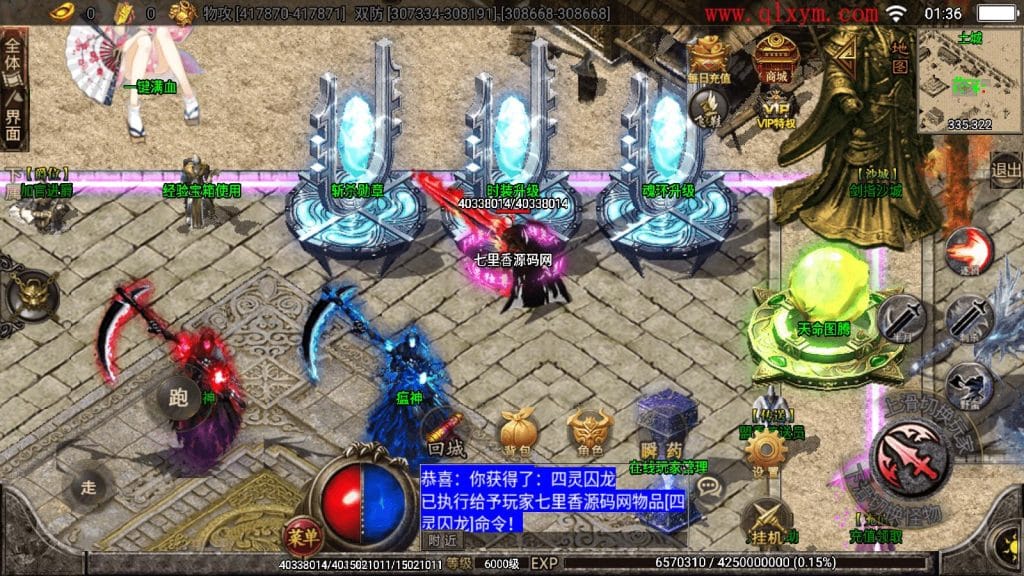Open the 菜单 menu button
Screen dimensions: 1024x576
tap(302, 534)
